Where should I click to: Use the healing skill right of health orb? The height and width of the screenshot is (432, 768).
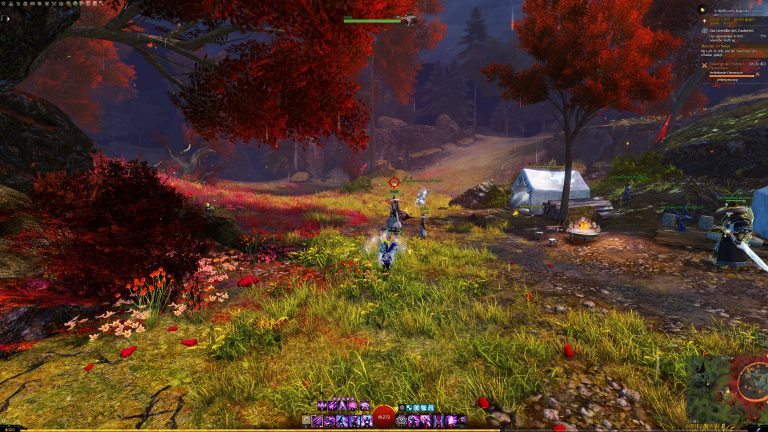402,421
